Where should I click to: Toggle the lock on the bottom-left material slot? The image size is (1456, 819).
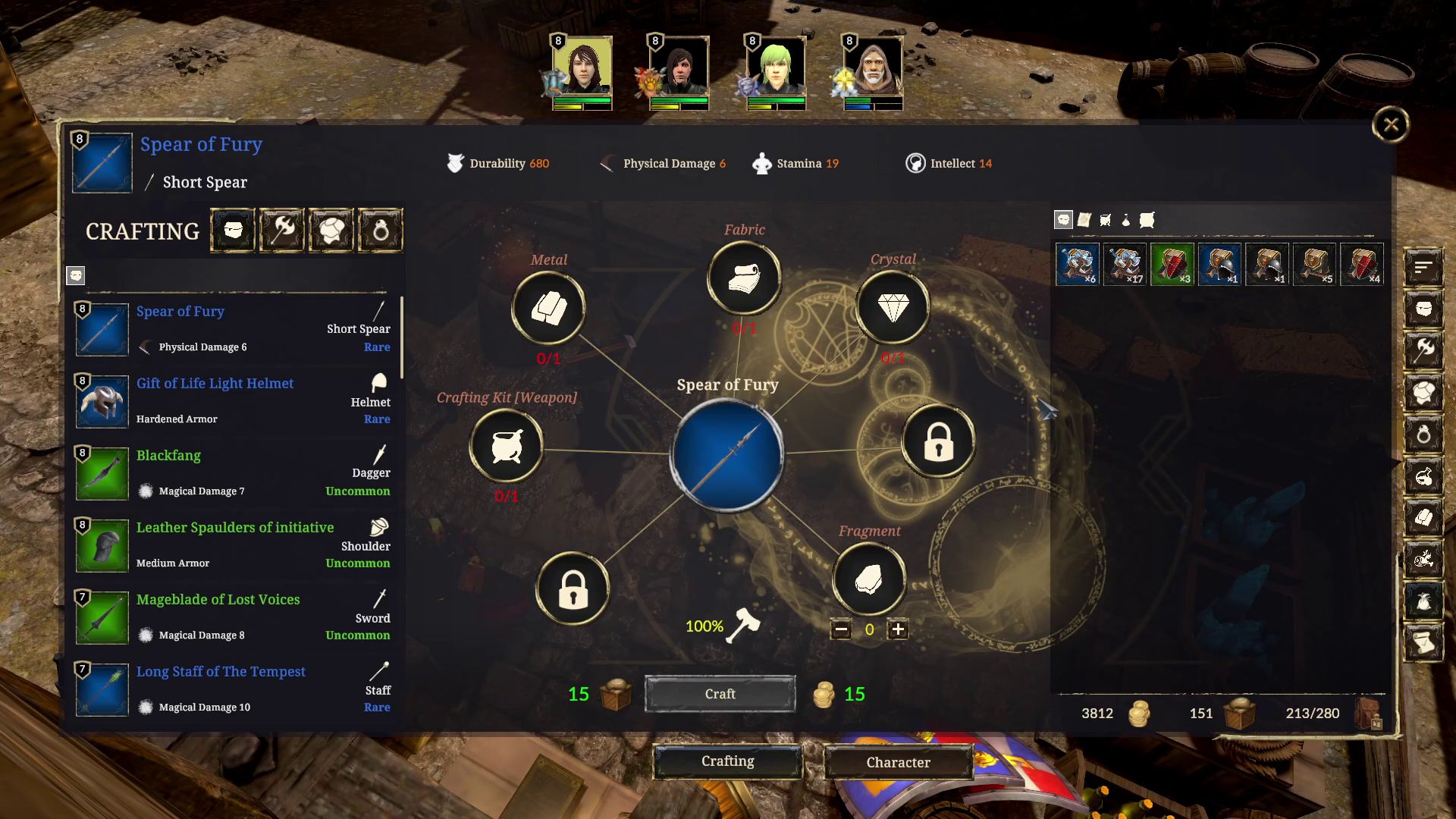tap(573, 588)
